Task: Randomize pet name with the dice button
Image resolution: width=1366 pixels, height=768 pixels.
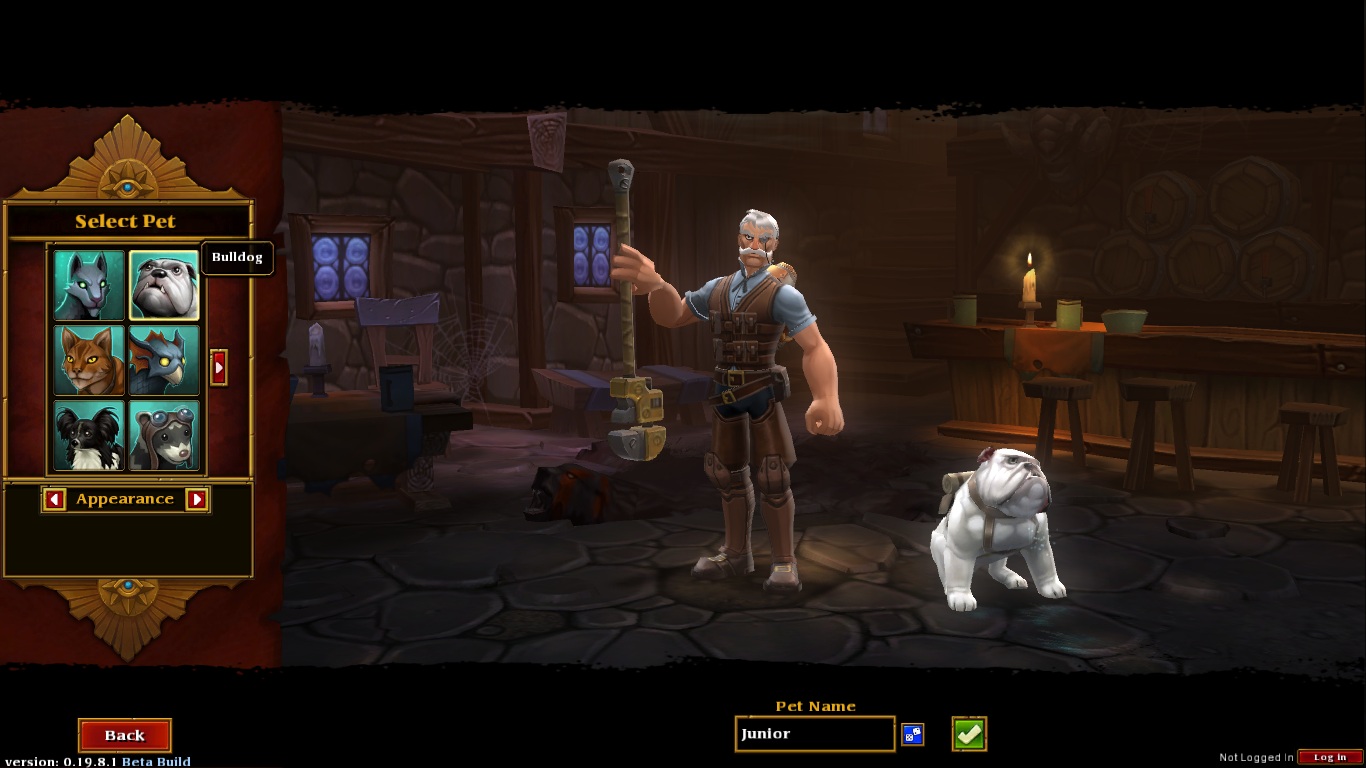Action: [912, 735]
